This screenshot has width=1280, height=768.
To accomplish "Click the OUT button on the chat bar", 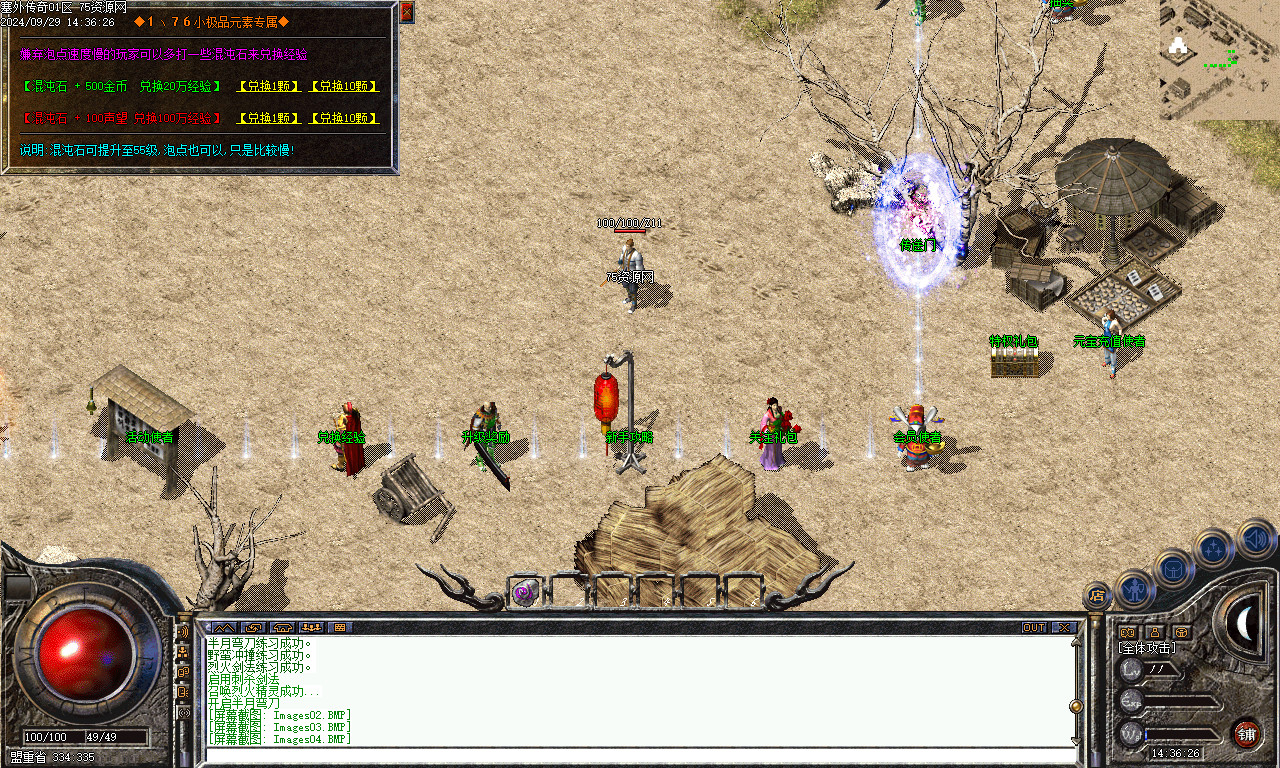I will (x=1034, y=628).
